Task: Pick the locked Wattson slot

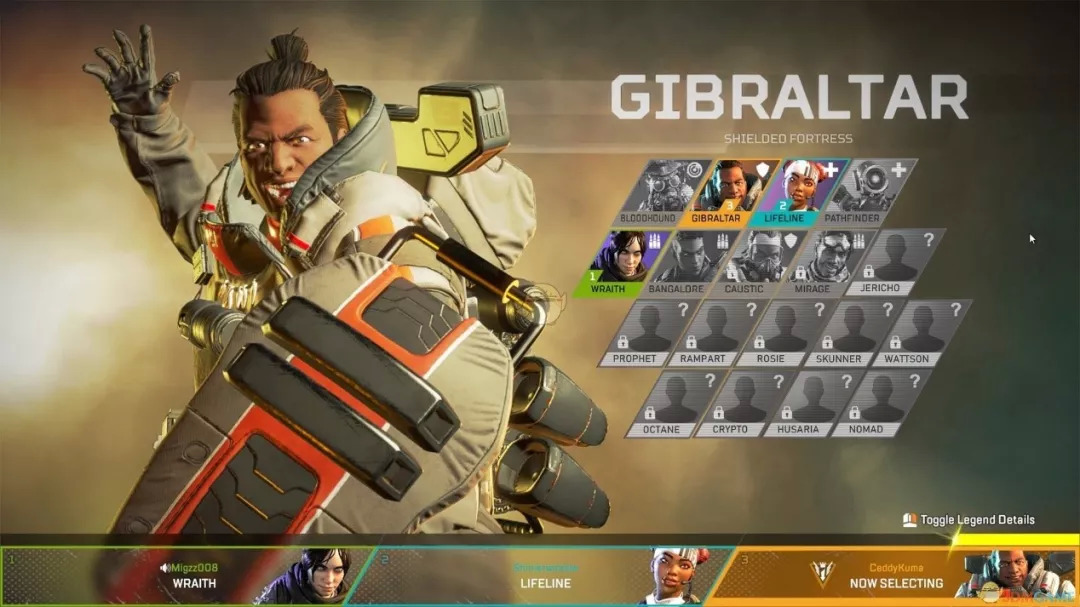Action: click(919, 331)
